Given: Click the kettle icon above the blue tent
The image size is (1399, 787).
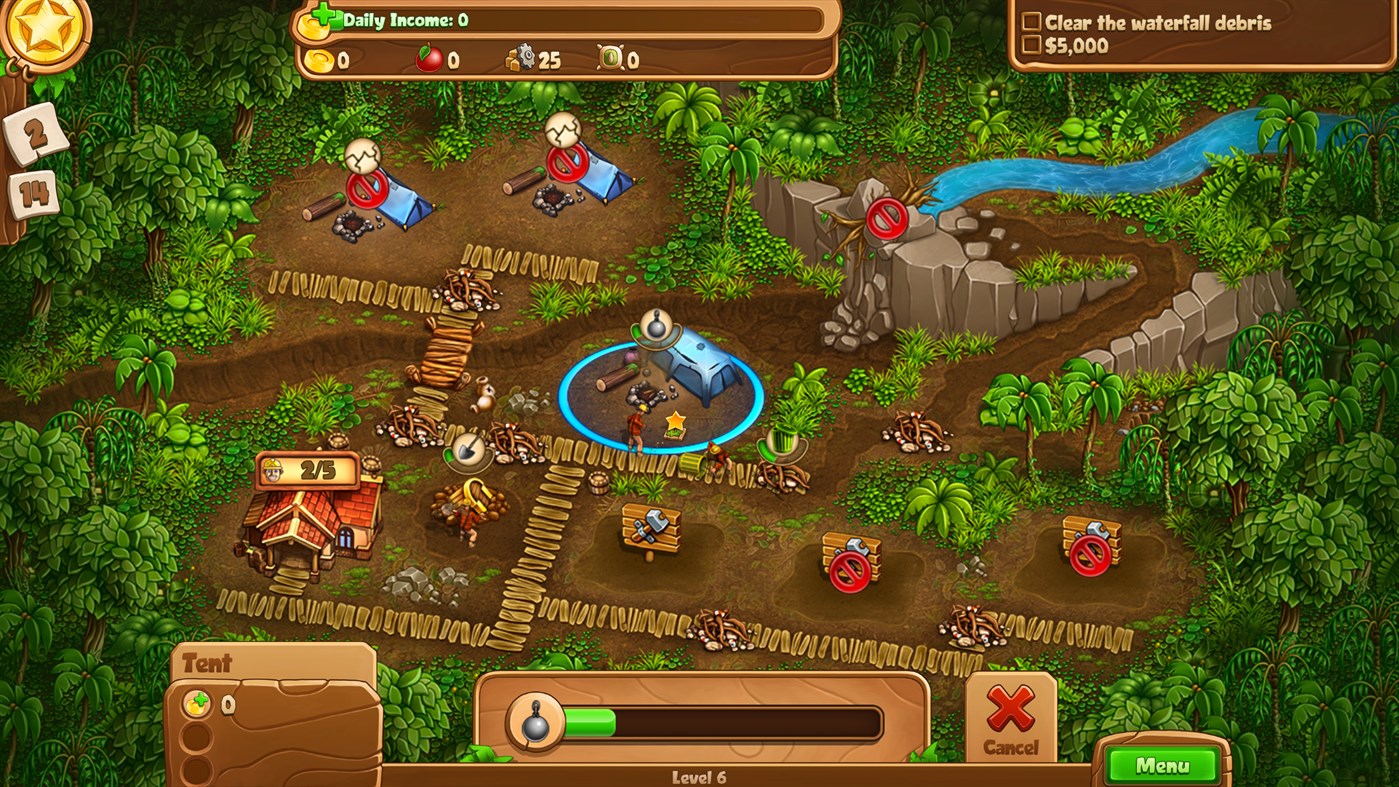Looking at the screenshot, I should pyautogui.click(x=655, y=327).
